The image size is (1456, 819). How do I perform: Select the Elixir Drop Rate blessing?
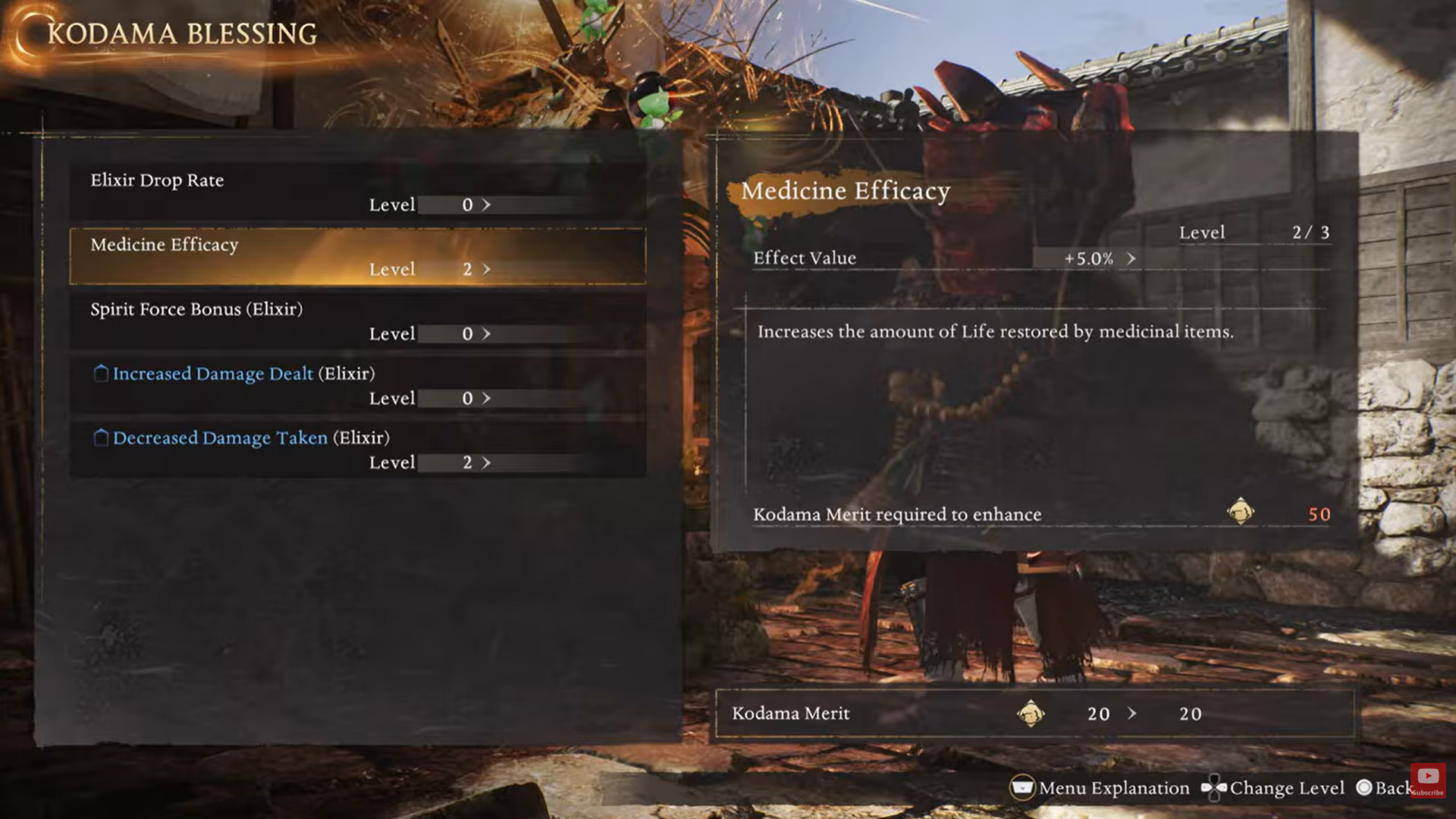[357, 192]
